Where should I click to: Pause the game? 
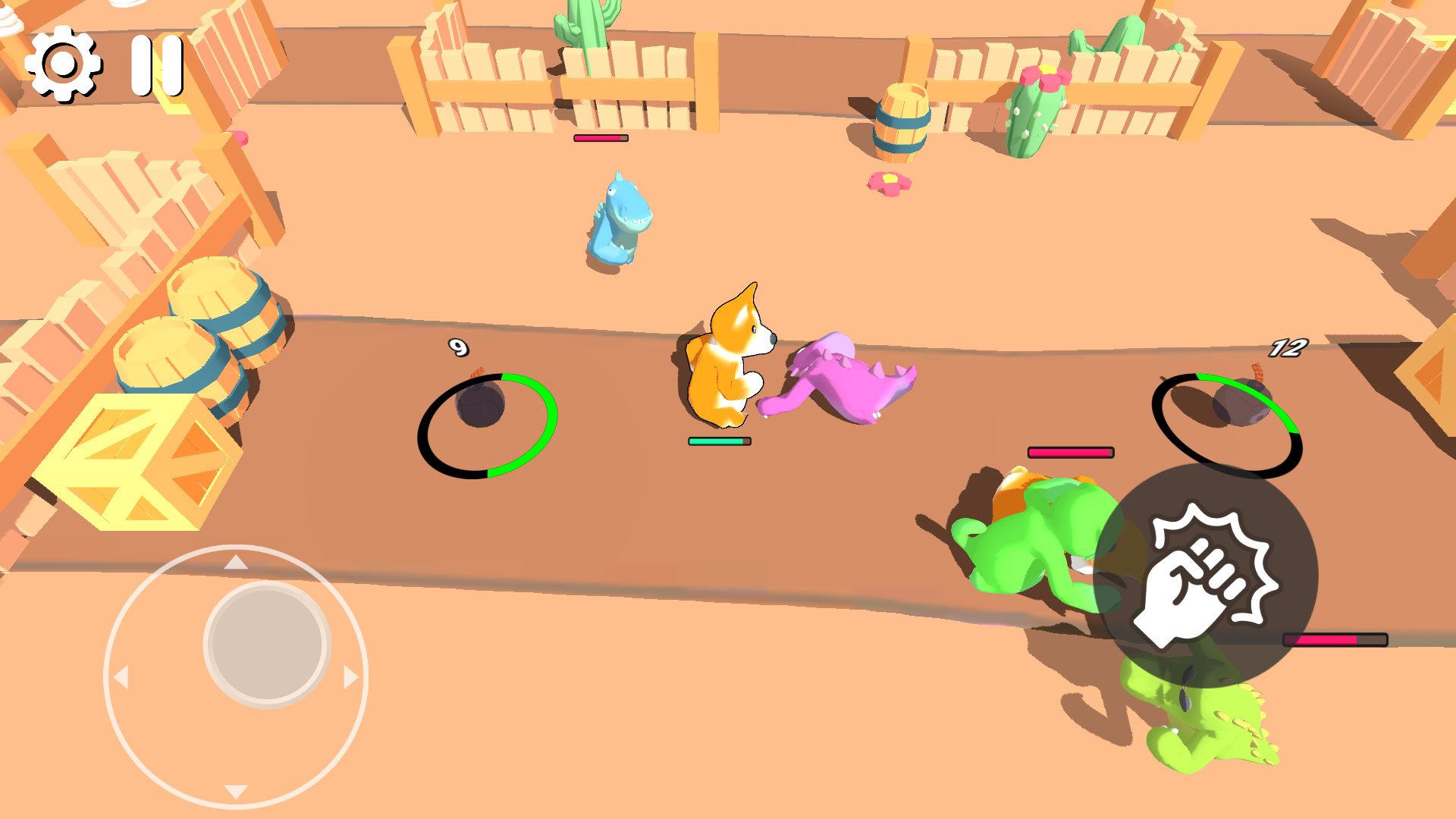click(157, 64)
